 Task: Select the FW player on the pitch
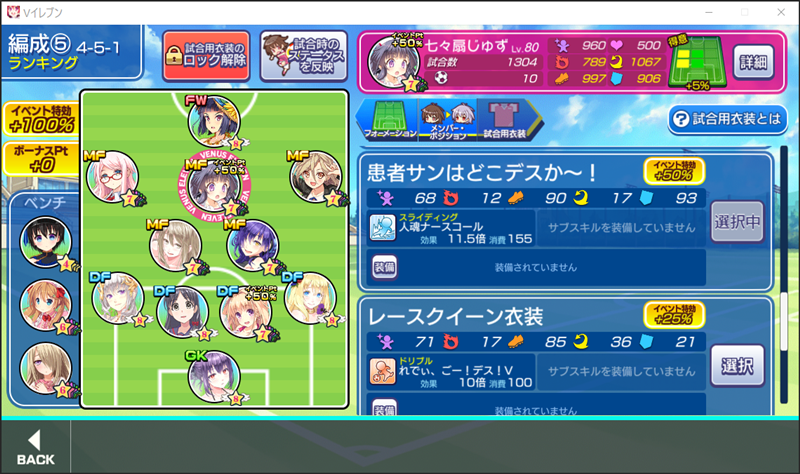(213, 122)
